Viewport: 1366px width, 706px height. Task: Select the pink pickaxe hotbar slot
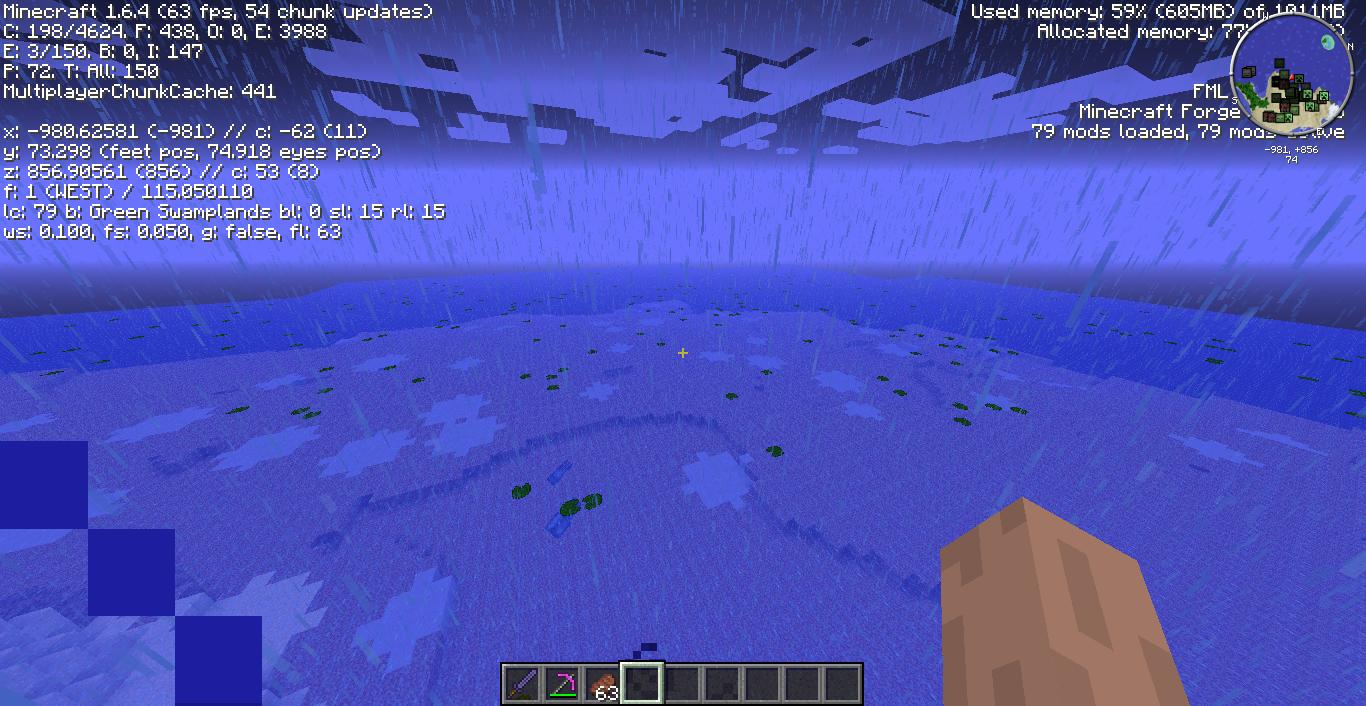point(562,684)
